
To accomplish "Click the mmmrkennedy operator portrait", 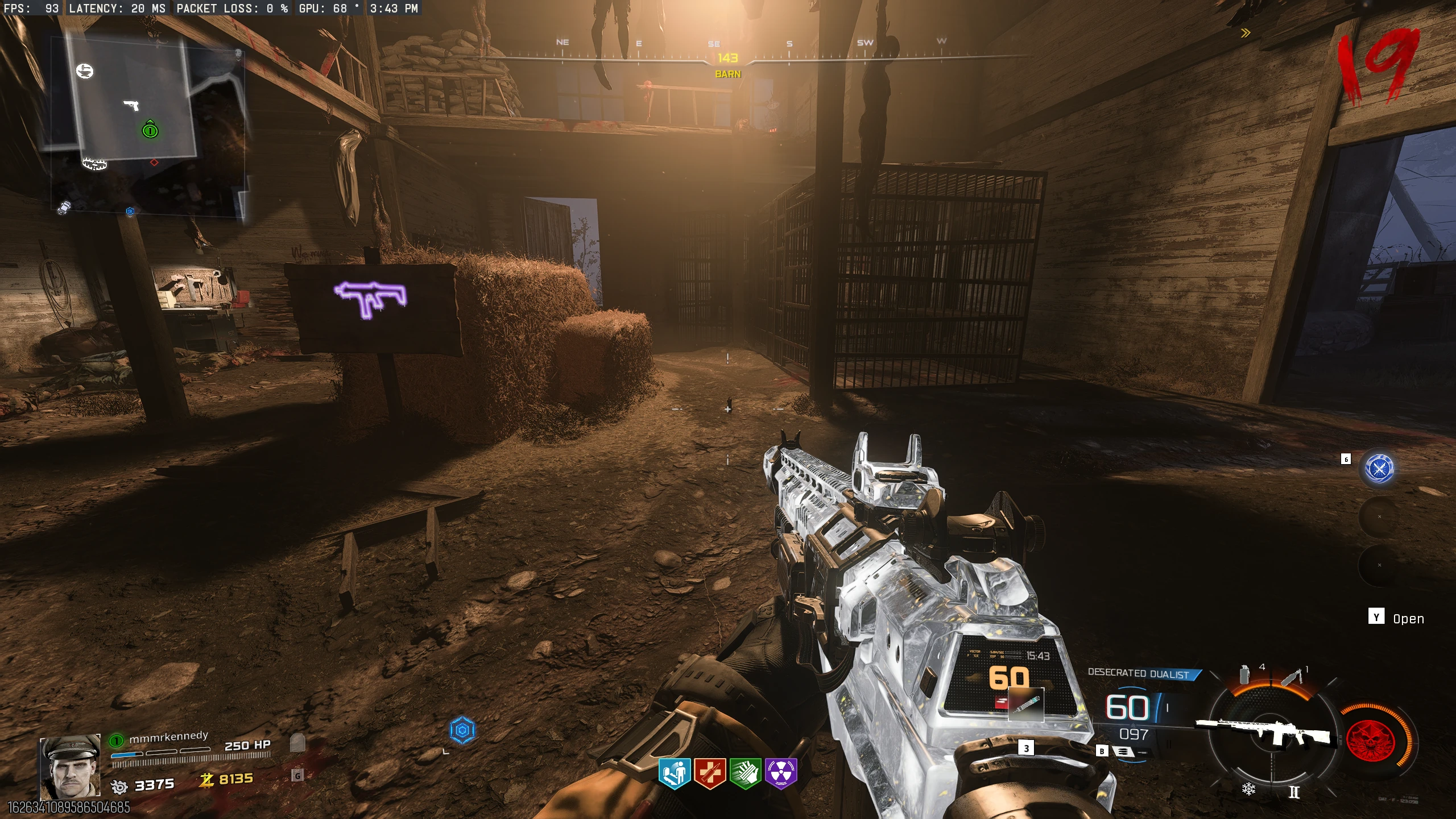I will click(70, 767).
